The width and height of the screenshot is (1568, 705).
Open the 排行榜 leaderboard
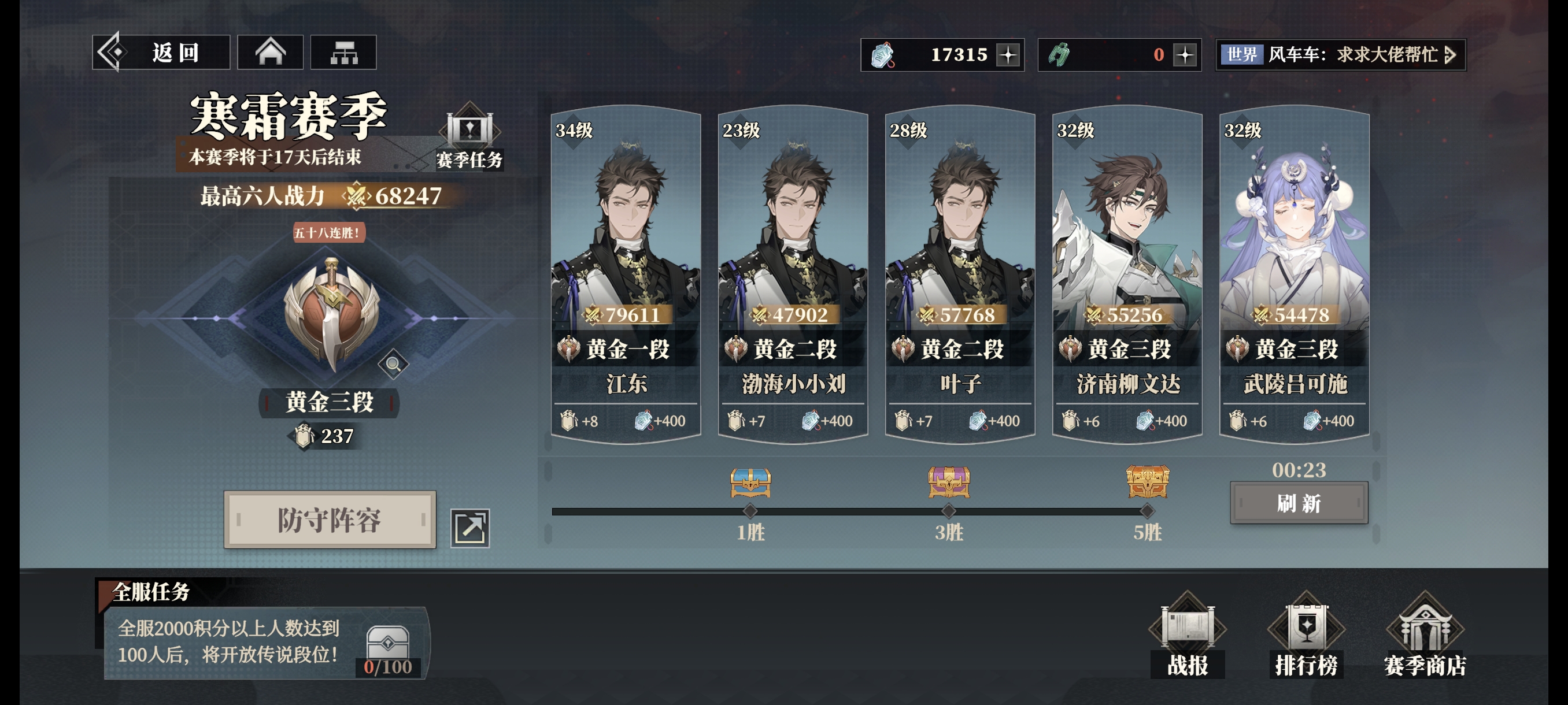pos(1306,636)
